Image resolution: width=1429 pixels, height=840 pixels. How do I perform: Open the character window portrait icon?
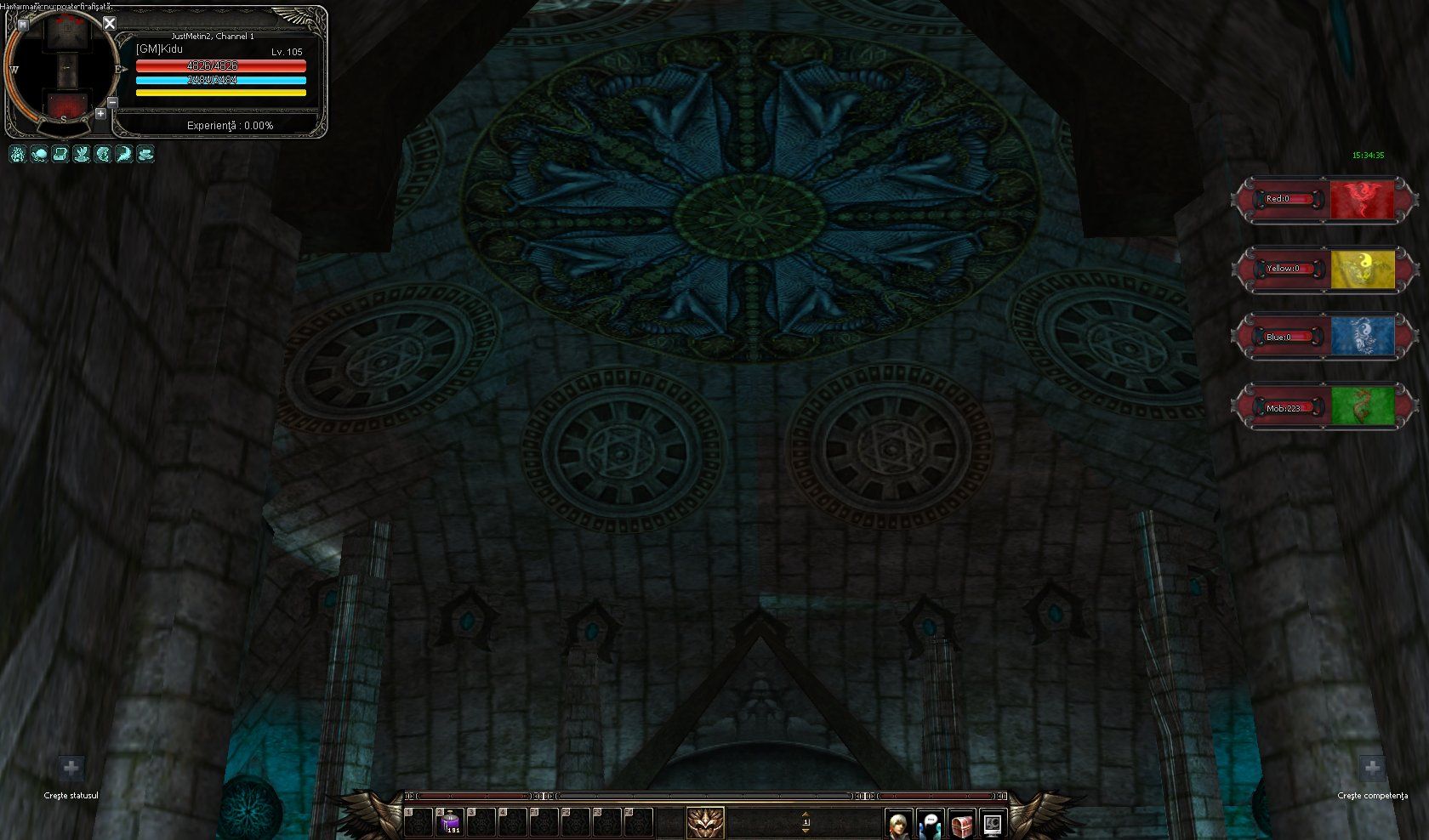coord(898,823)
